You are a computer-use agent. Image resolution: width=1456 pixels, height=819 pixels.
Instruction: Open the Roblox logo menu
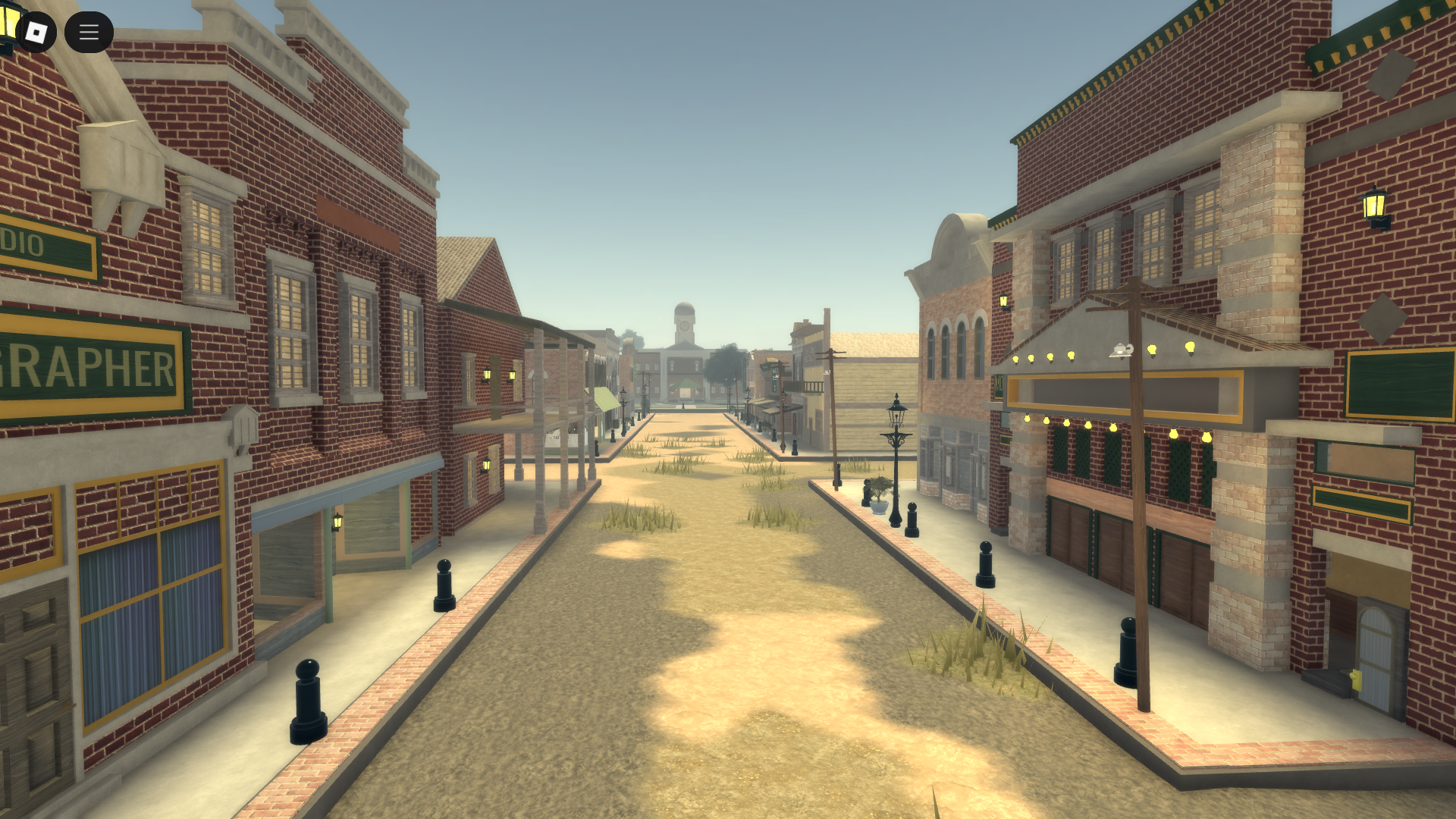(x=35, y=33)
